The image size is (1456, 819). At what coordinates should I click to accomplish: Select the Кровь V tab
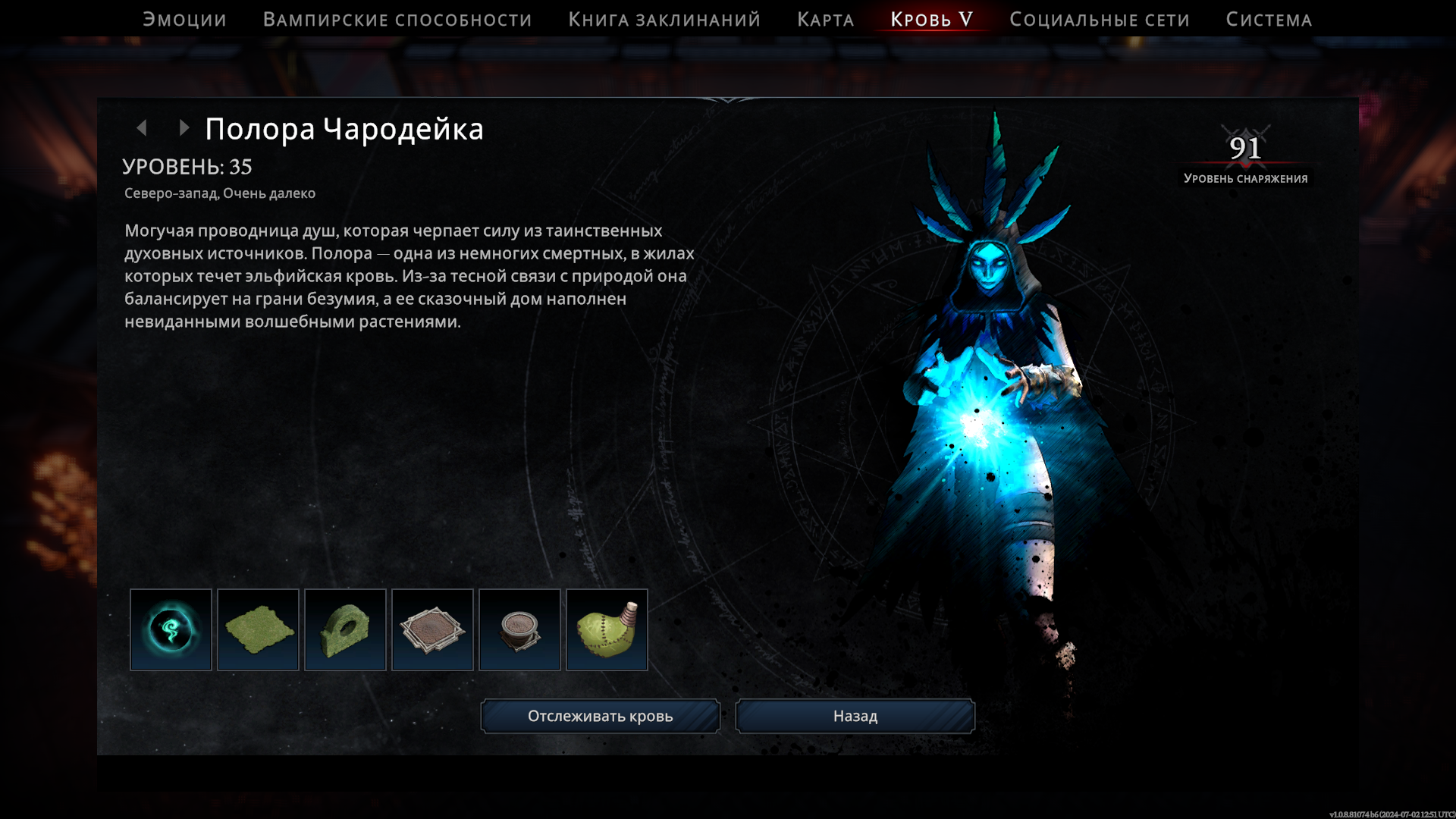pos(931,20)
